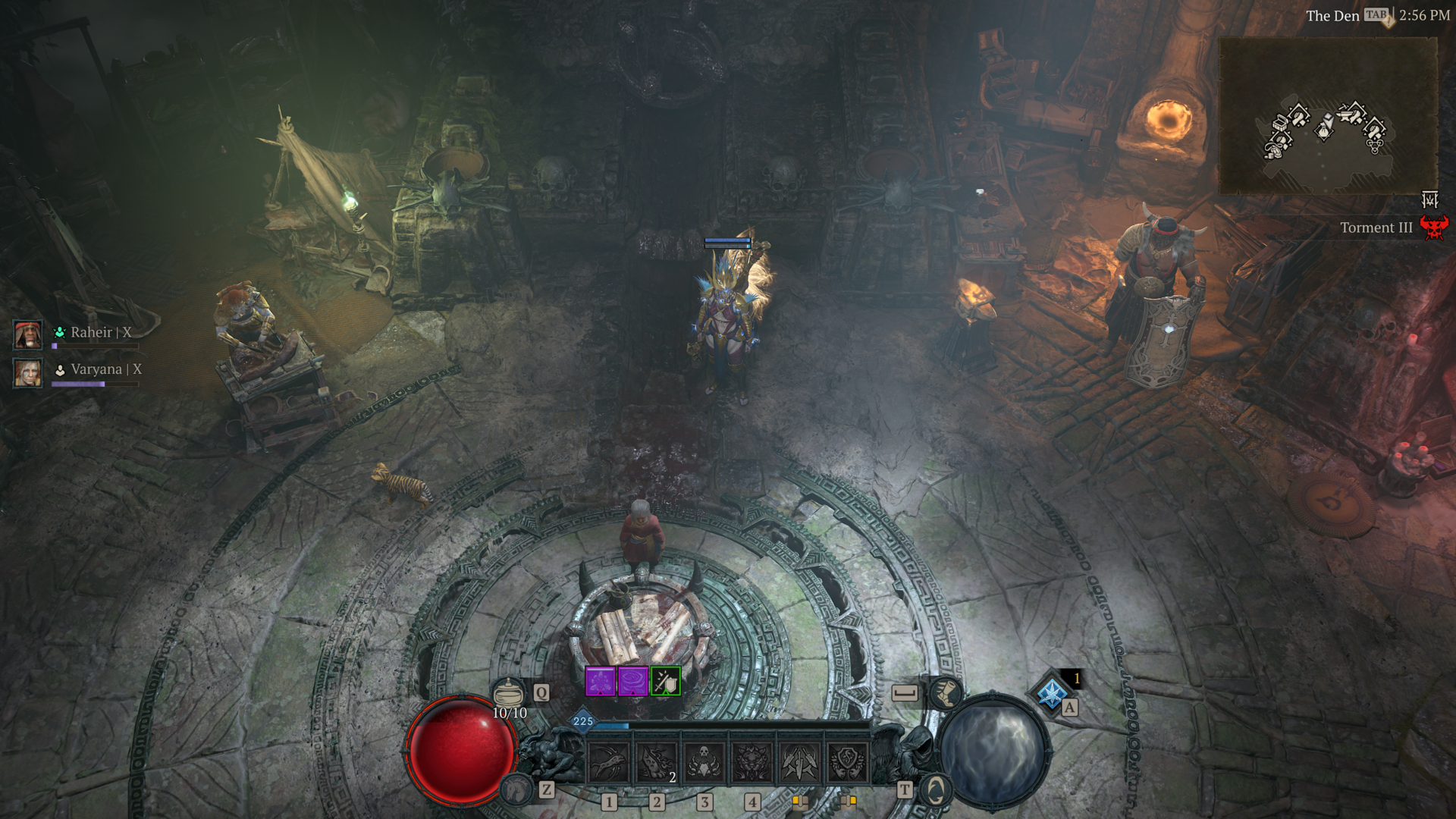Click the first purple buff icon
The image size is (1456, 819).
[x=600, y=682]
